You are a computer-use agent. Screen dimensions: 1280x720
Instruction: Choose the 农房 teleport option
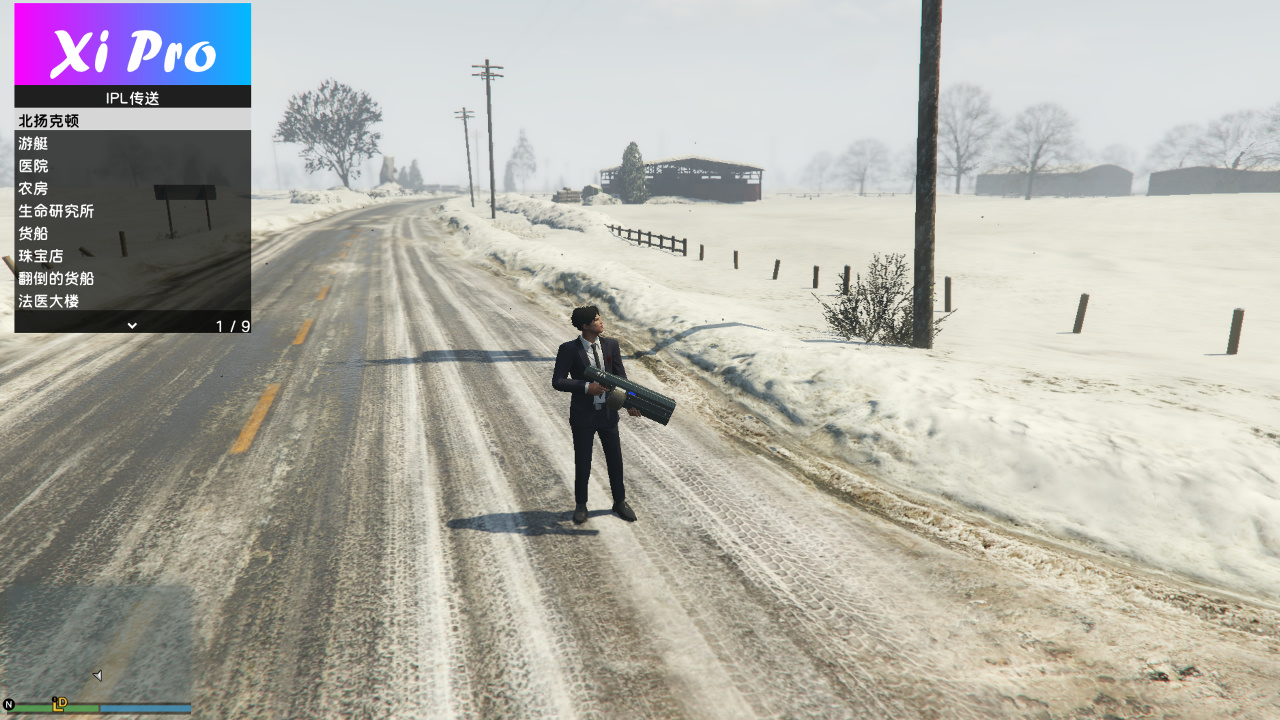[x=132, y=189]
